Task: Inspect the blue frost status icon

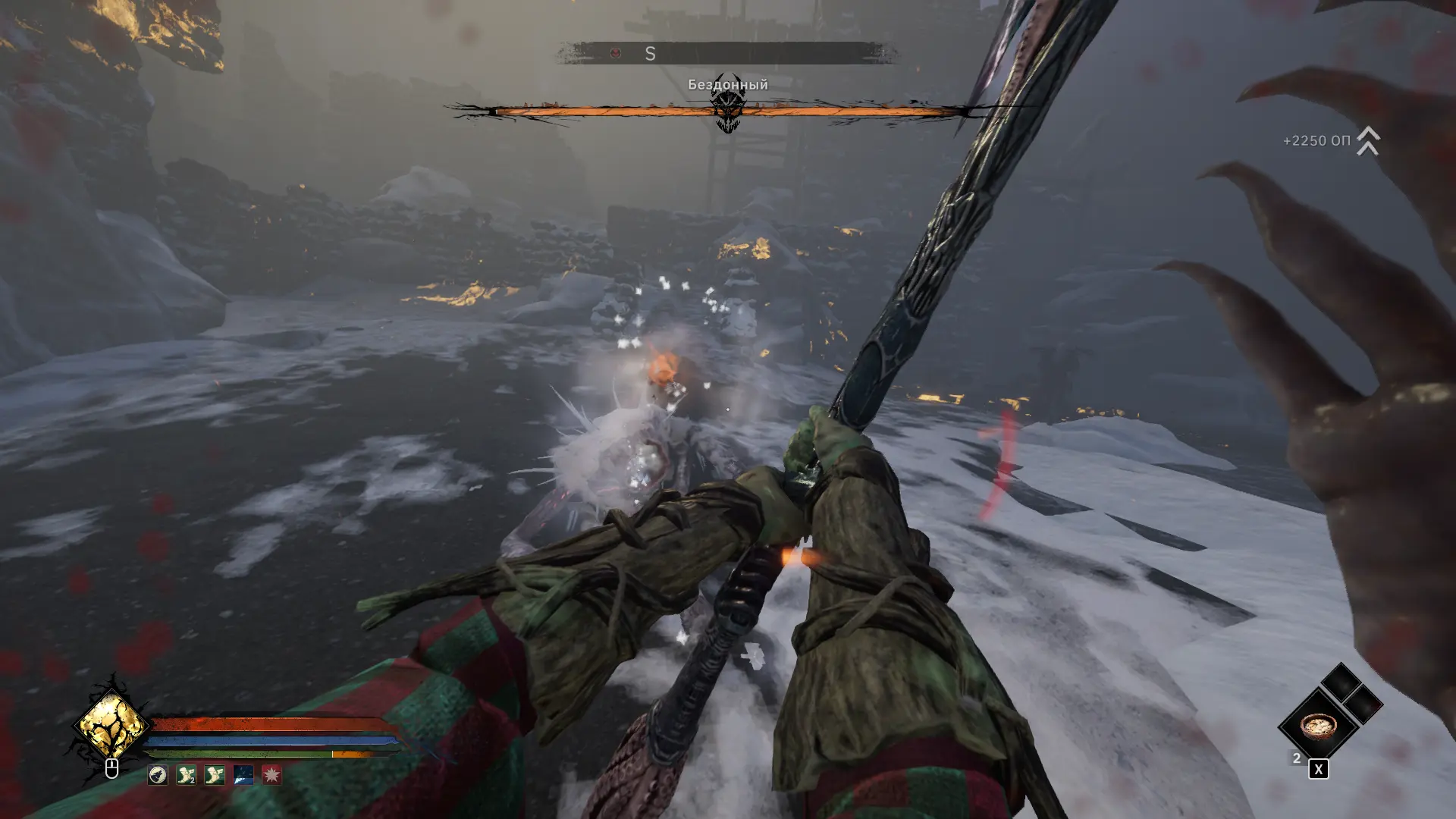Action: click(243, 774)
